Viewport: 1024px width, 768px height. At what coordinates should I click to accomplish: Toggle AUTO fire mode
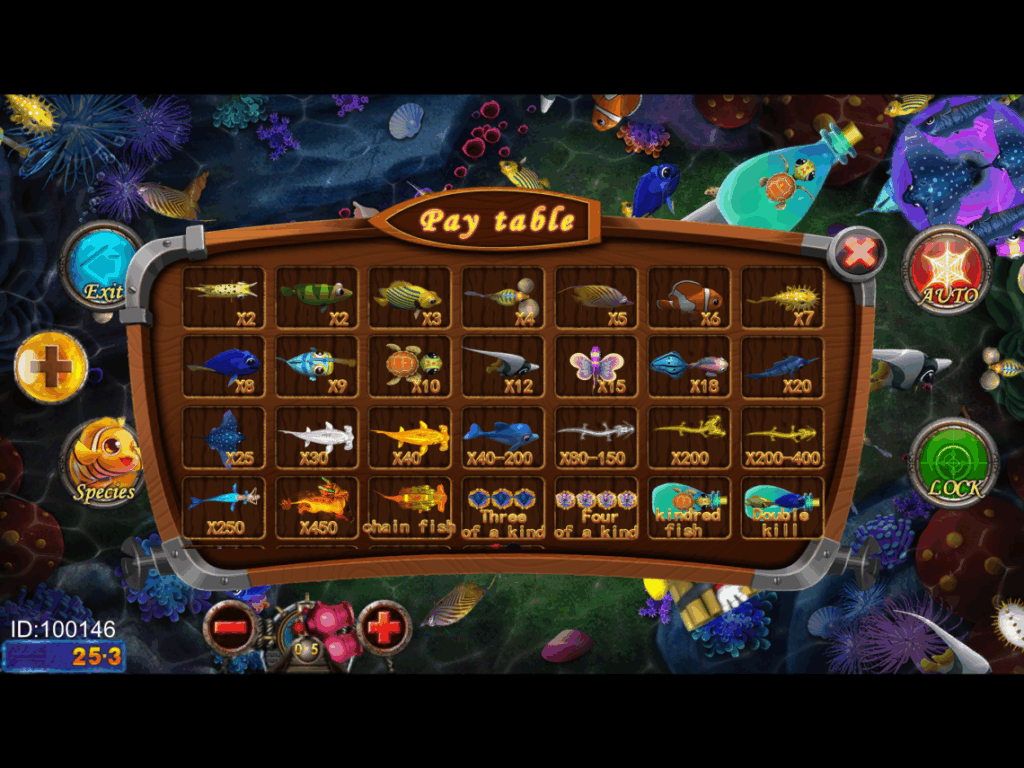[946, 270]
